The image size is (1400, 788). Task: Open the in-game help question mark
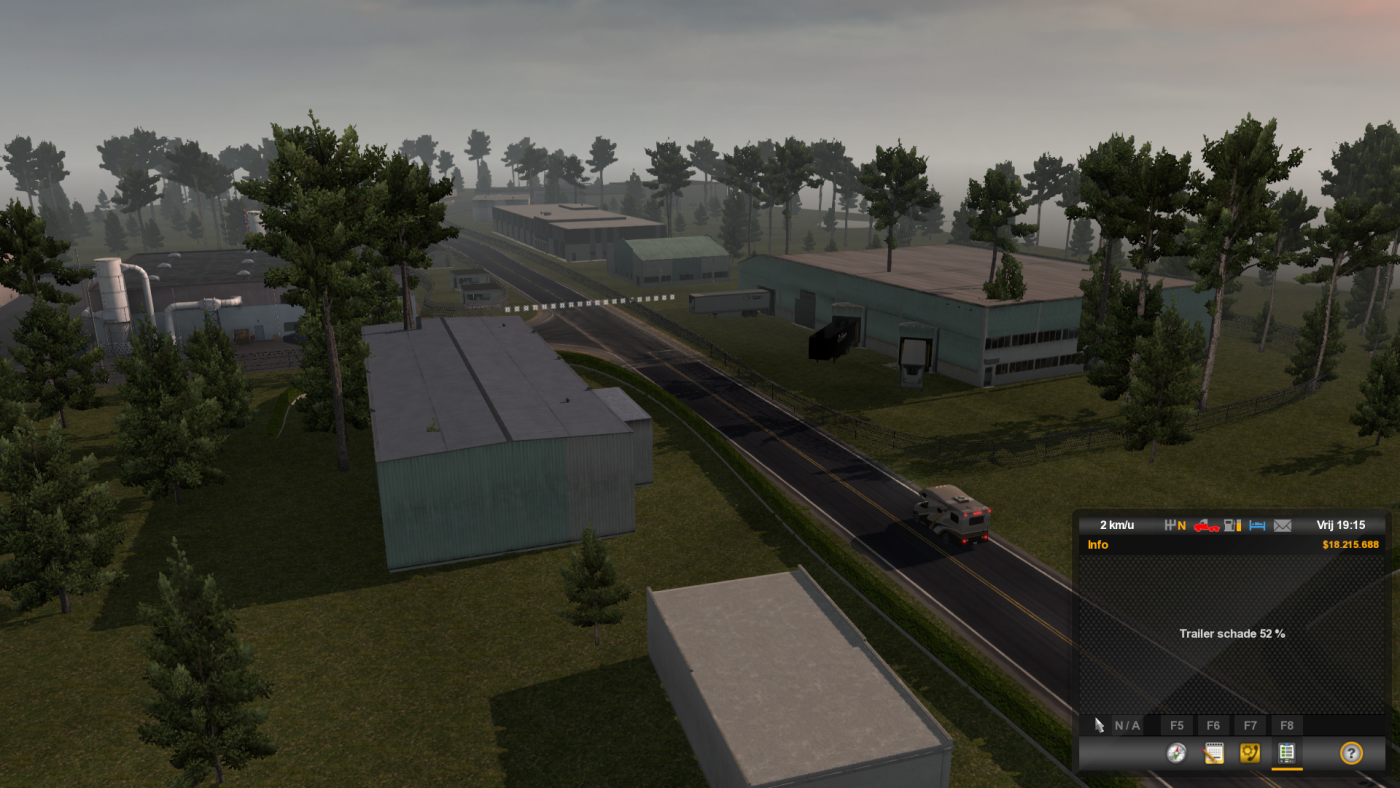1353,753
